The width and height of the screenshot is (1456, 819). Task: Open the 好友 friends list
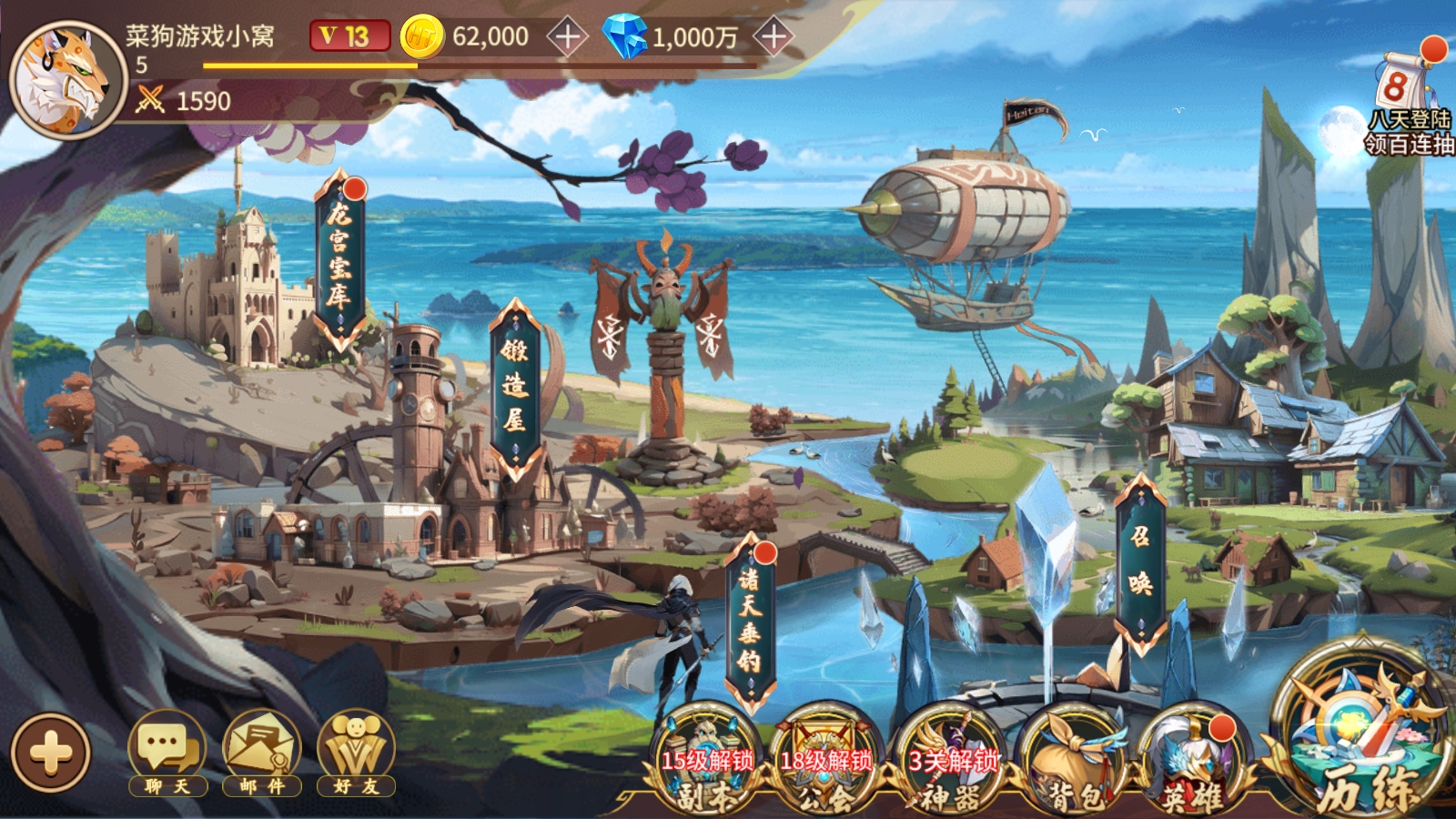[x=356, y=753]
